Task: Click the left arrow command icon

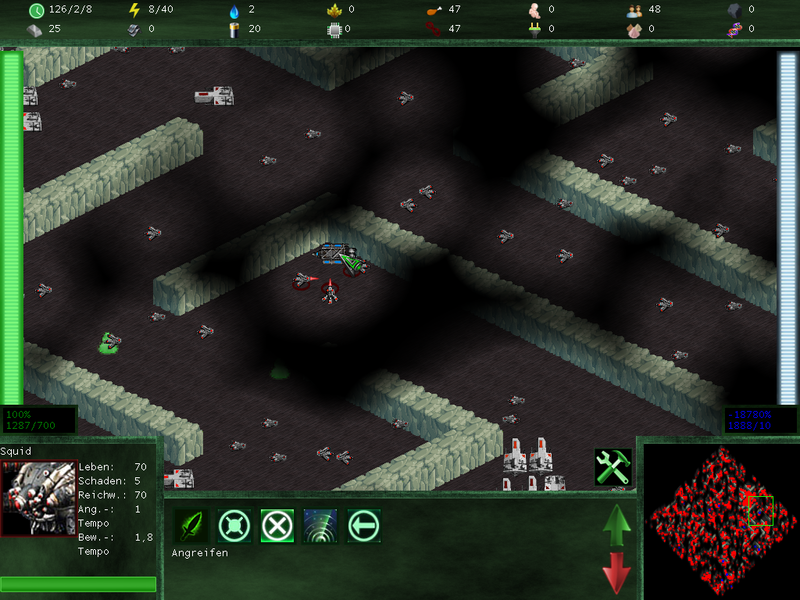Action: [x=363, y=525]
